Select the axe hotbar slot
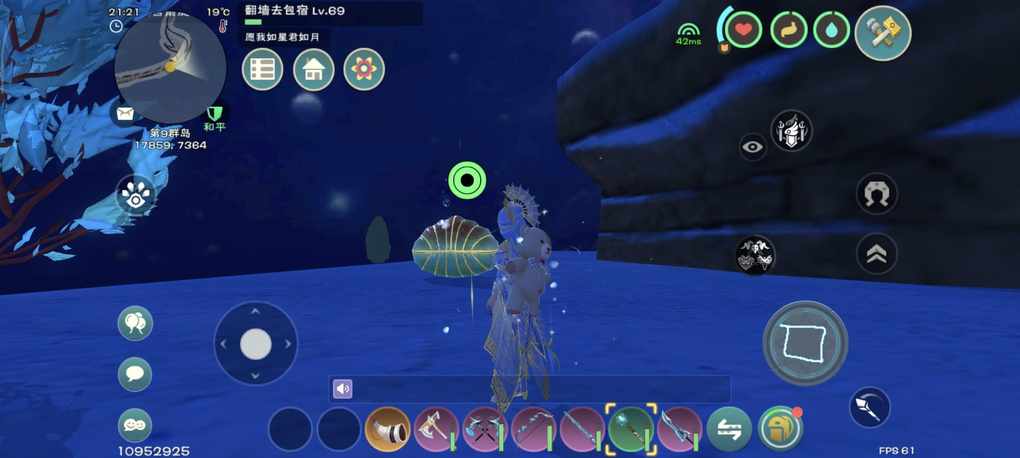 (436, 430)
